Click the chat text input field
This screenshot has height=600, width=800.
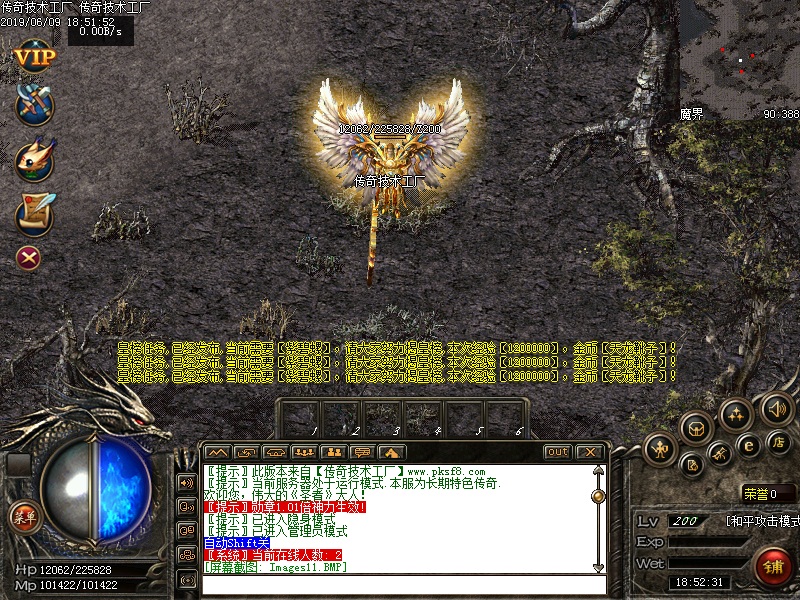click(x=400, y=585)
